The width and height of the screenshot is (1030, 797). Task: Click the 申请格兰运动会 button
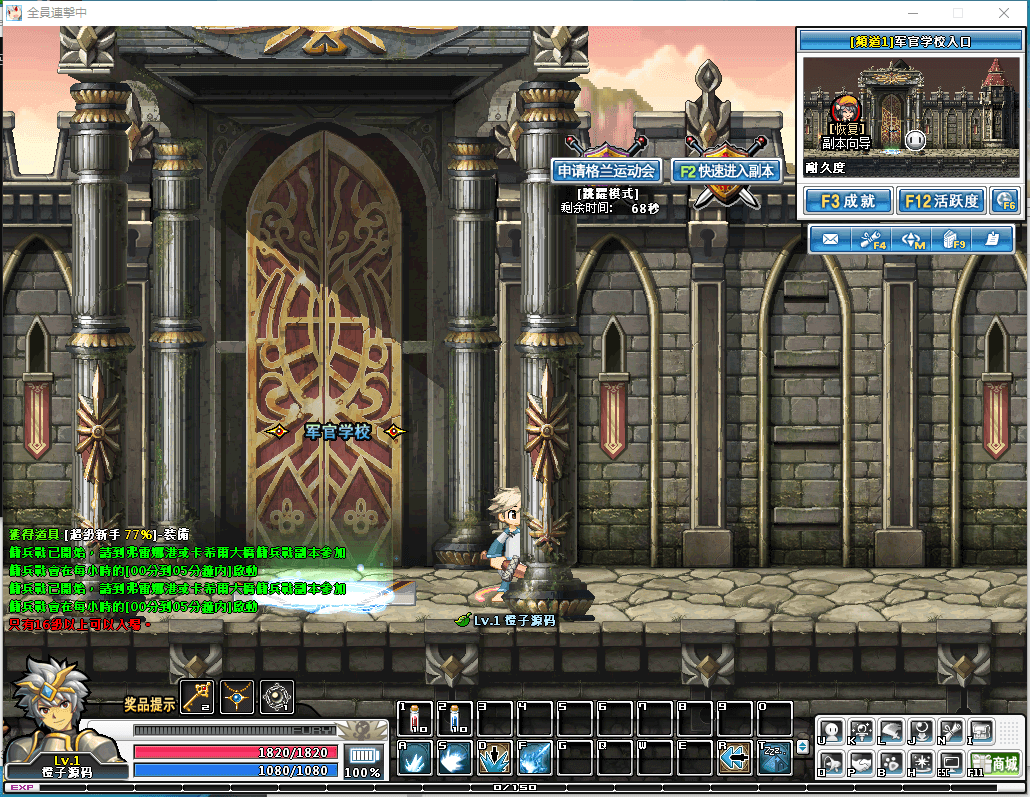(x=607, y=171)
